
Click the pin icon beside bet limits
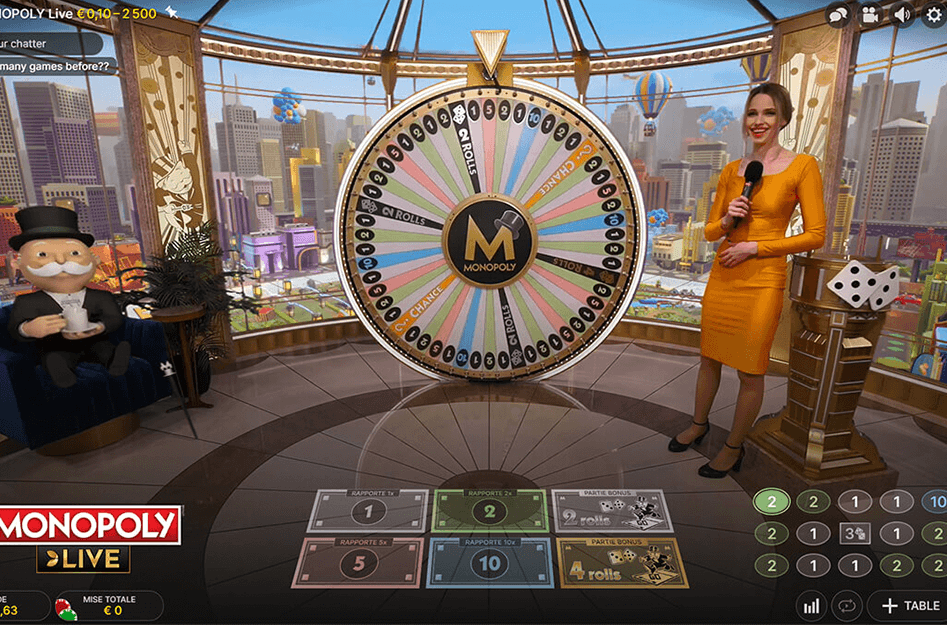(x=171, y=11)
